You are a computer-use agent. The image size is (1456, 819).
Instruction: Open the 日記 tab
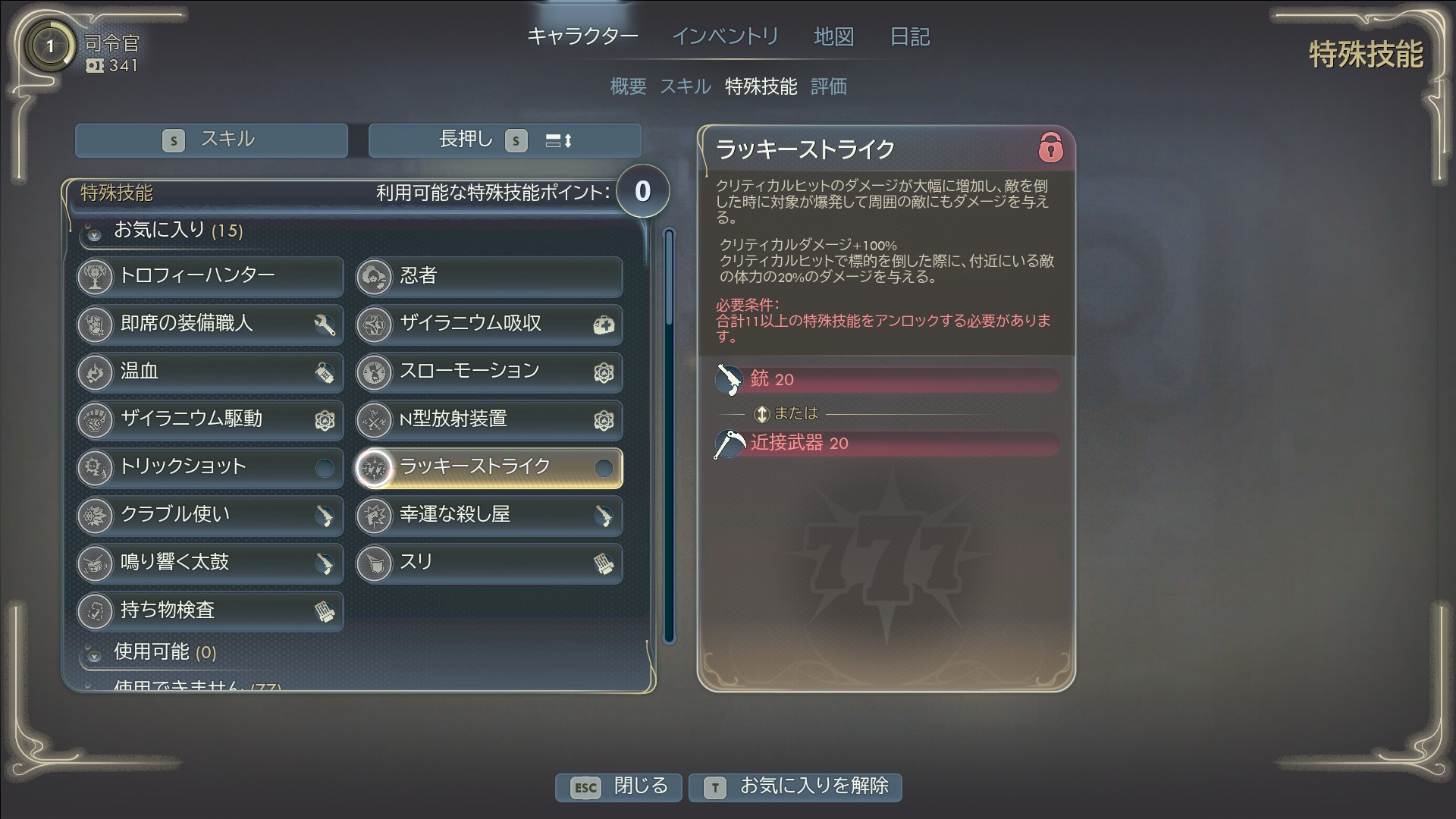909,36
